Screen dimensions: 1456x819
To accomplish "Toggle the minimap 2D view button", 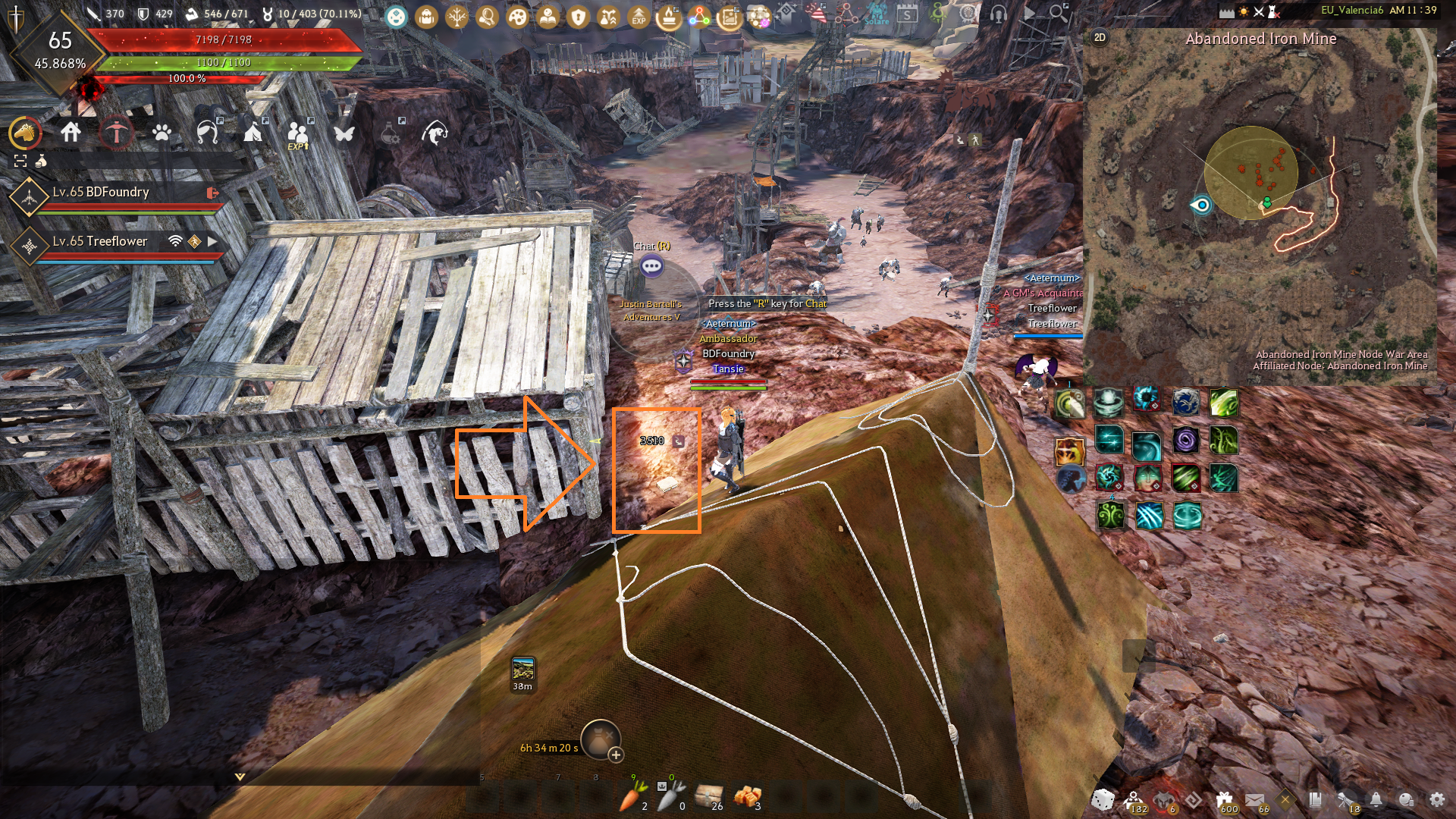I will pos(1100,37).
